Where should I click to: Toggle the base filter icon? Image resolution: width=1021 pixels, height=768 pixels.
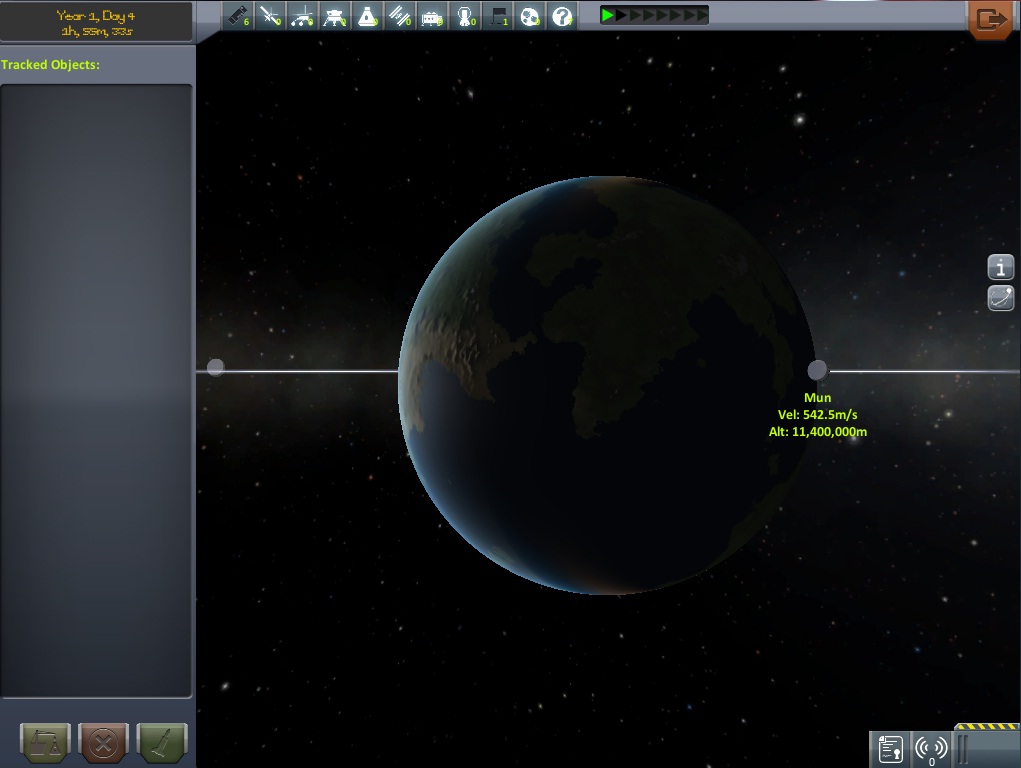click(x=432, y=16)
